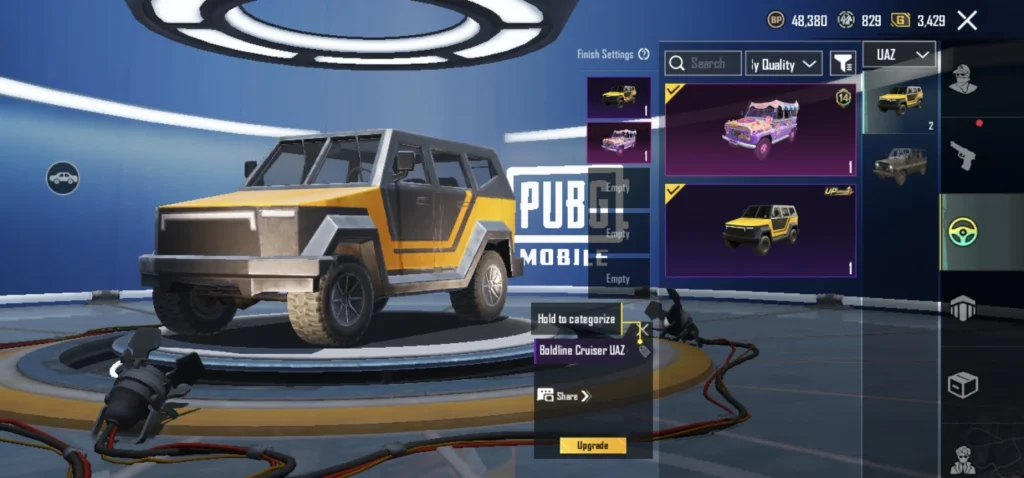Click the yellow Upgrade button
Viewport: 1024px width, 478px height.
point(592,445)
